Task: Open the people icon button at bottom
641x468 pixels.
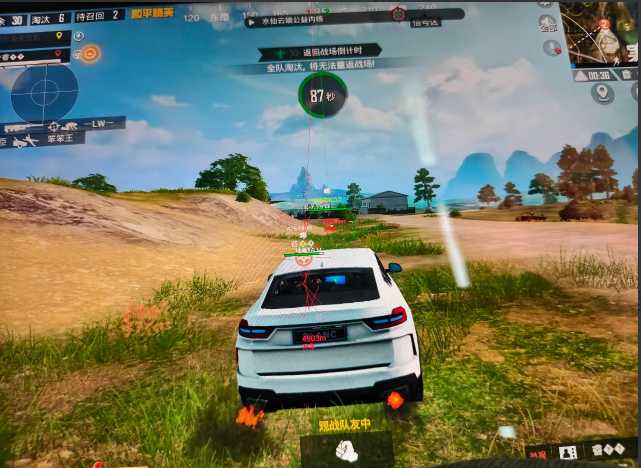Action: click(x=568, y=453)
